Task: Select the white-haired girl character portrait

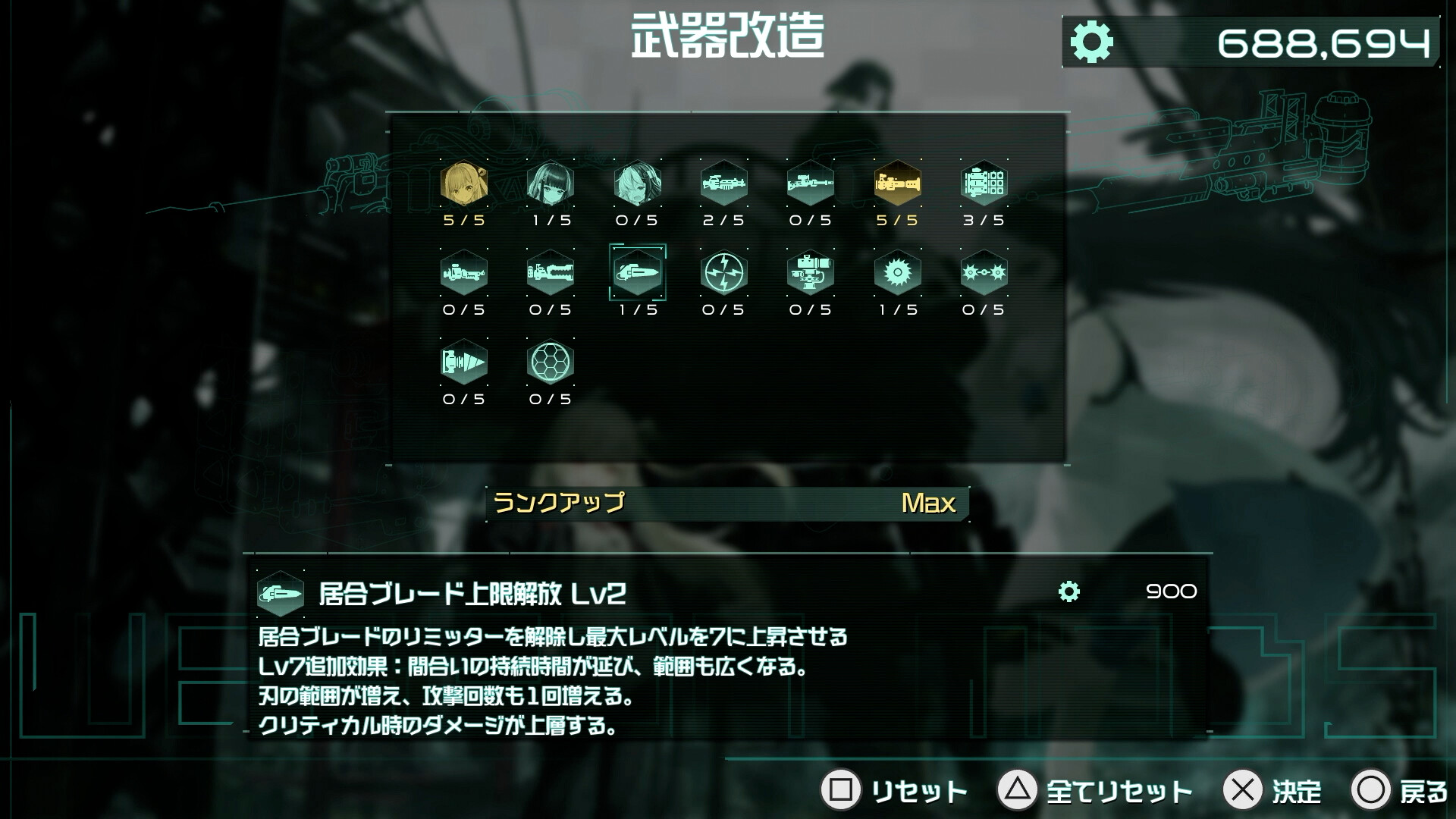Action: click(638, 186)
